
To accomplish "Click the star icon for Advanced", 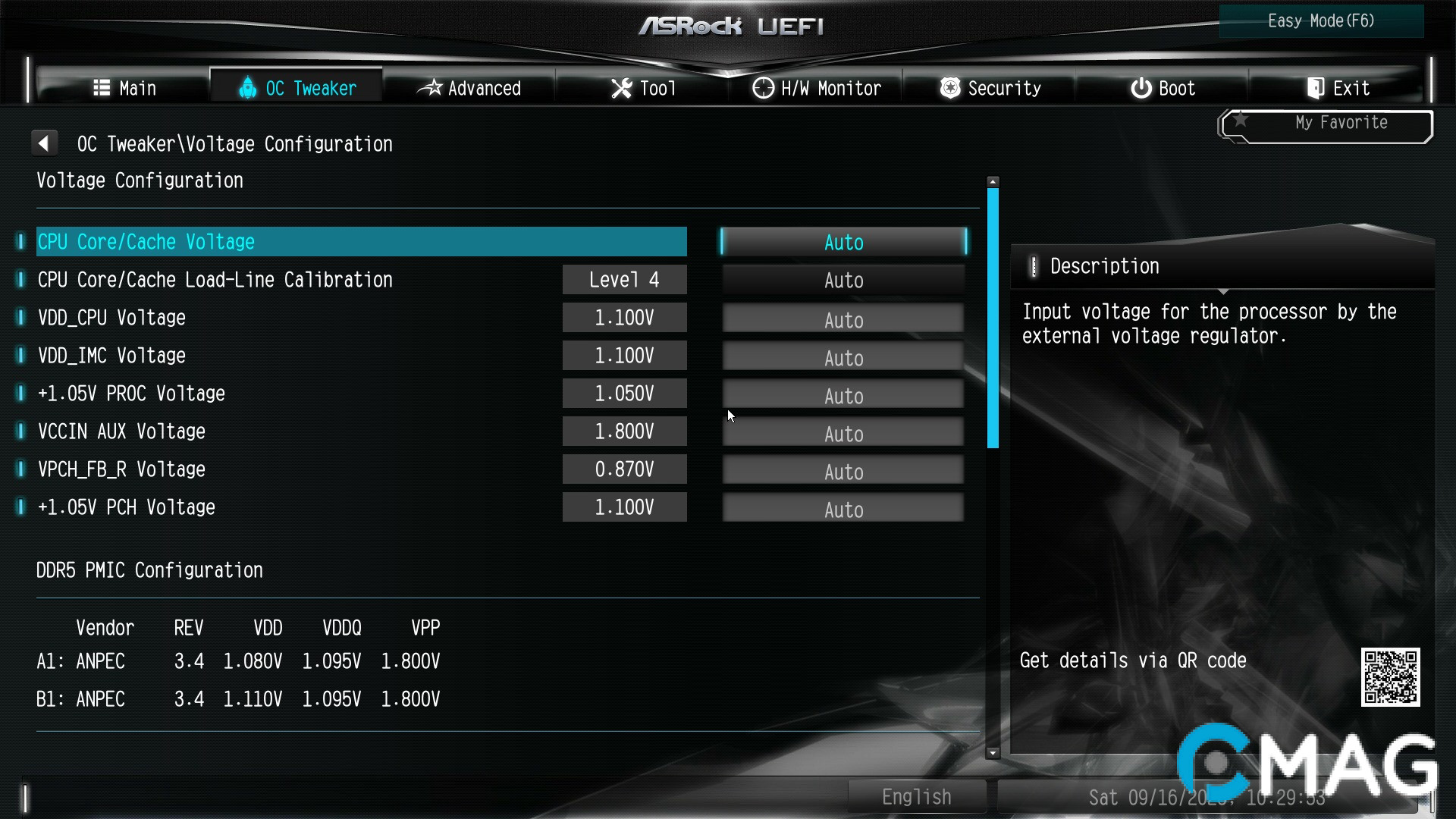I will 431,87.
